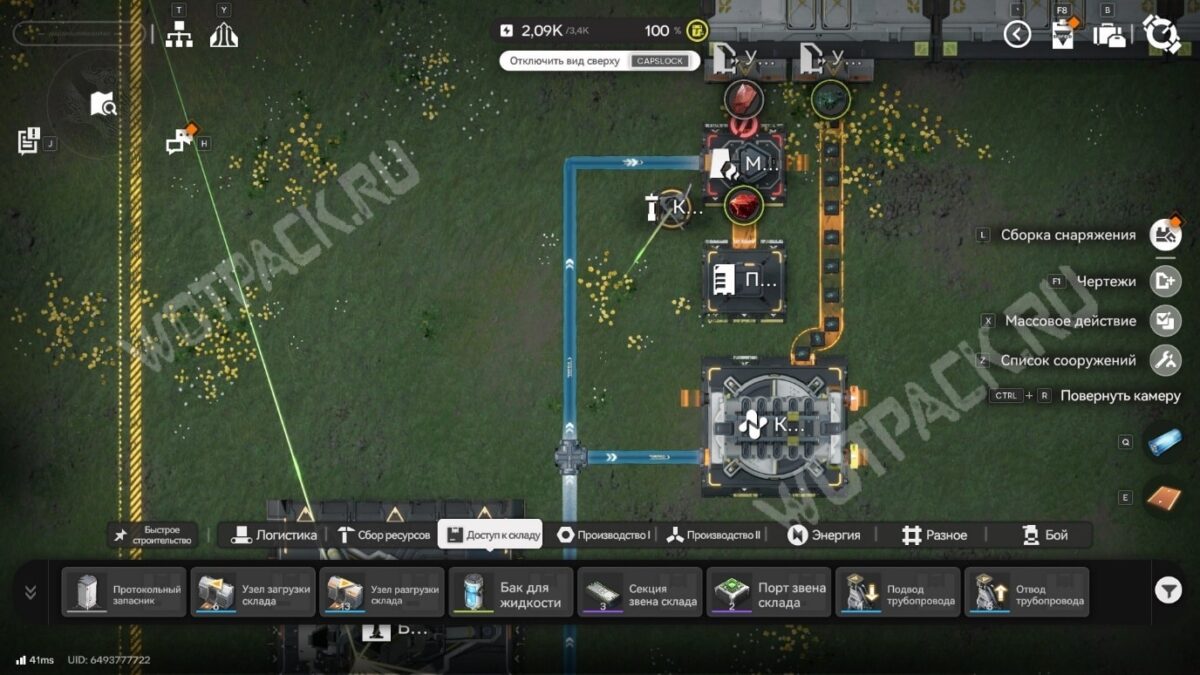Image resolution: width=1200 pixels, height=675 pixels.
Task: Show the Список сооружений structure list
Action: tap(1165, 360)
